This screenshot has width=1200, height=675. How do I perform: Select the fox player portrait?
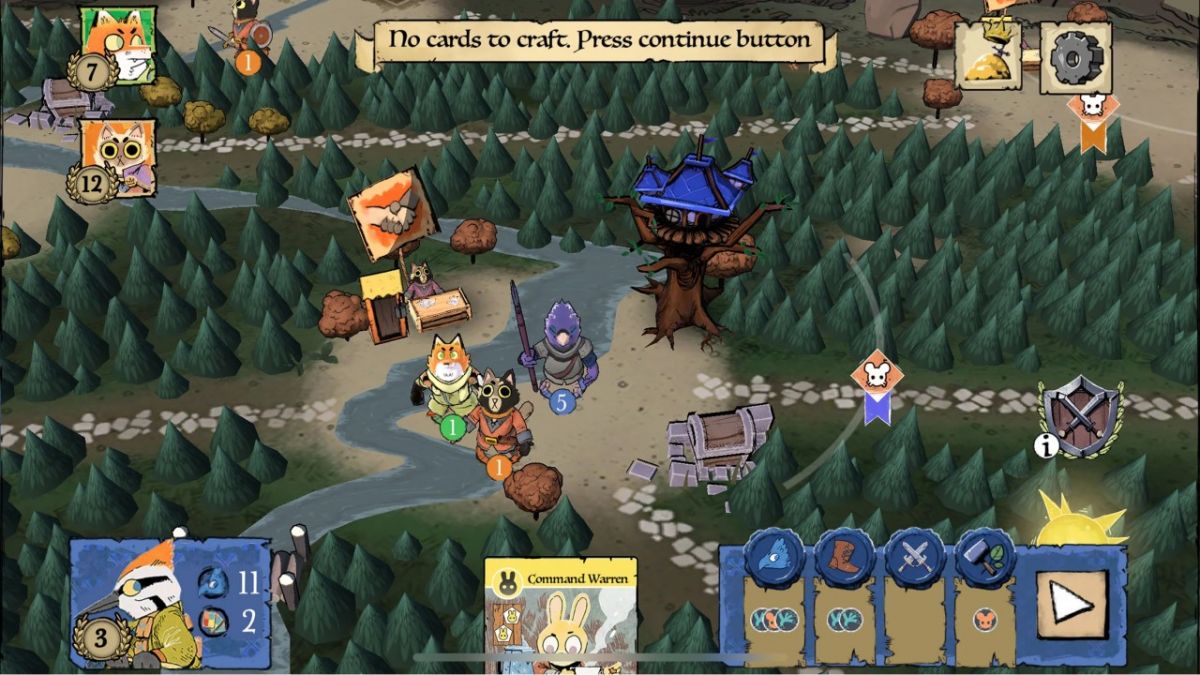[x=116, y=45]
